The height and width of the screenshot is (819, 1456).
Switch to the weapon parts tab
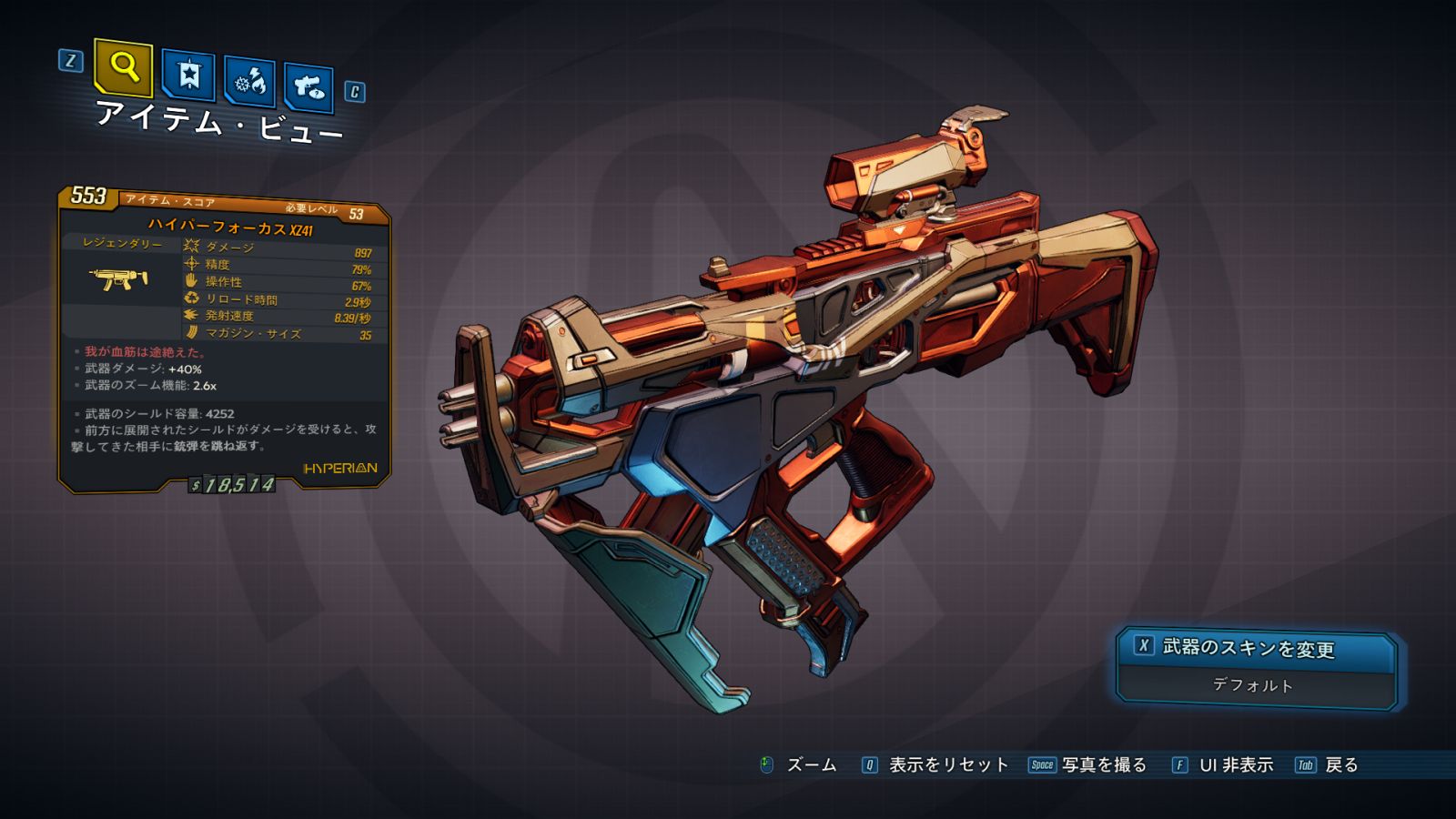coord(308,87)
